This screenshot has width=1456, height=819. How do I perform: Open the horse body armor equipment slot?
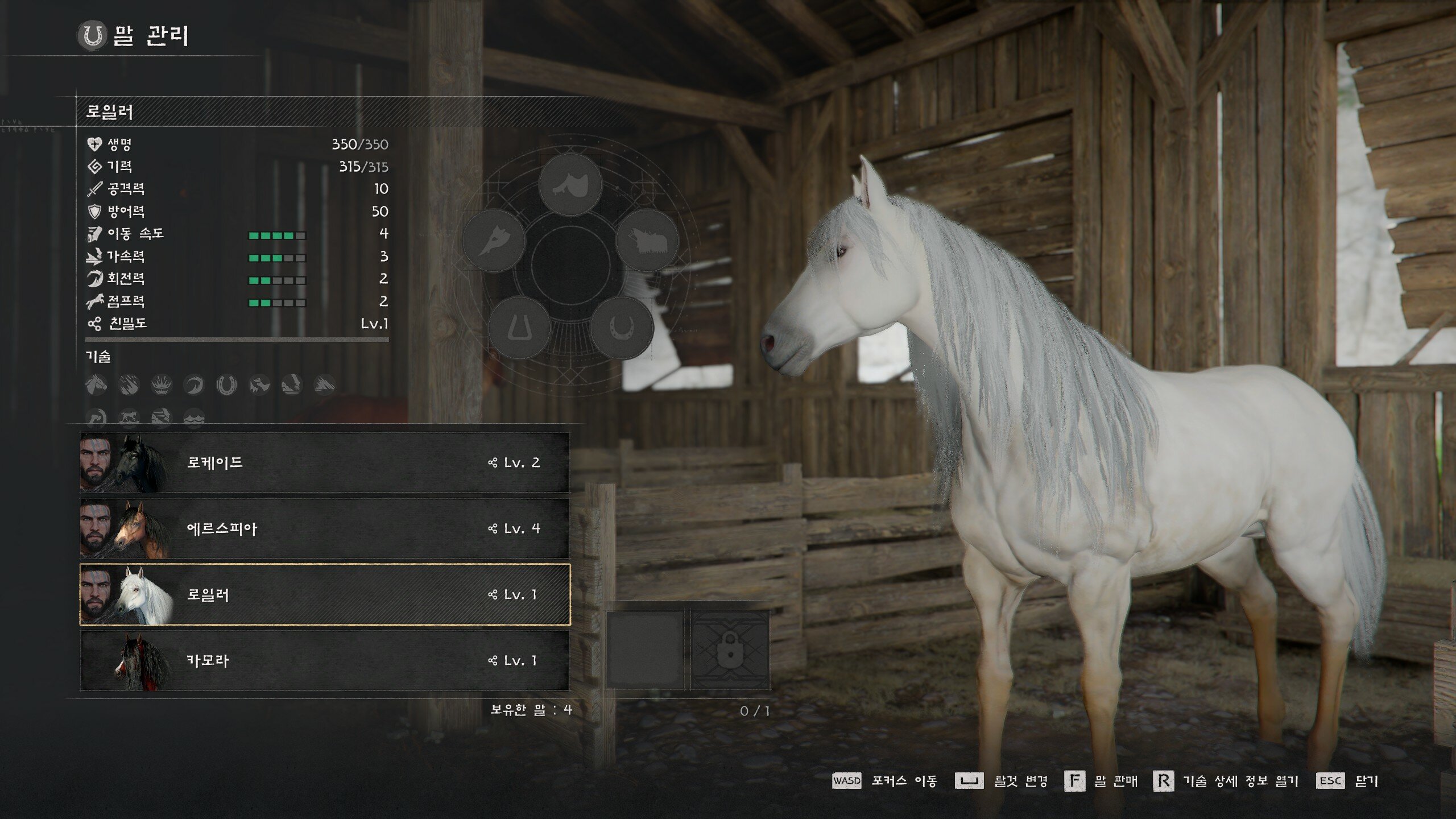(647, 241)
